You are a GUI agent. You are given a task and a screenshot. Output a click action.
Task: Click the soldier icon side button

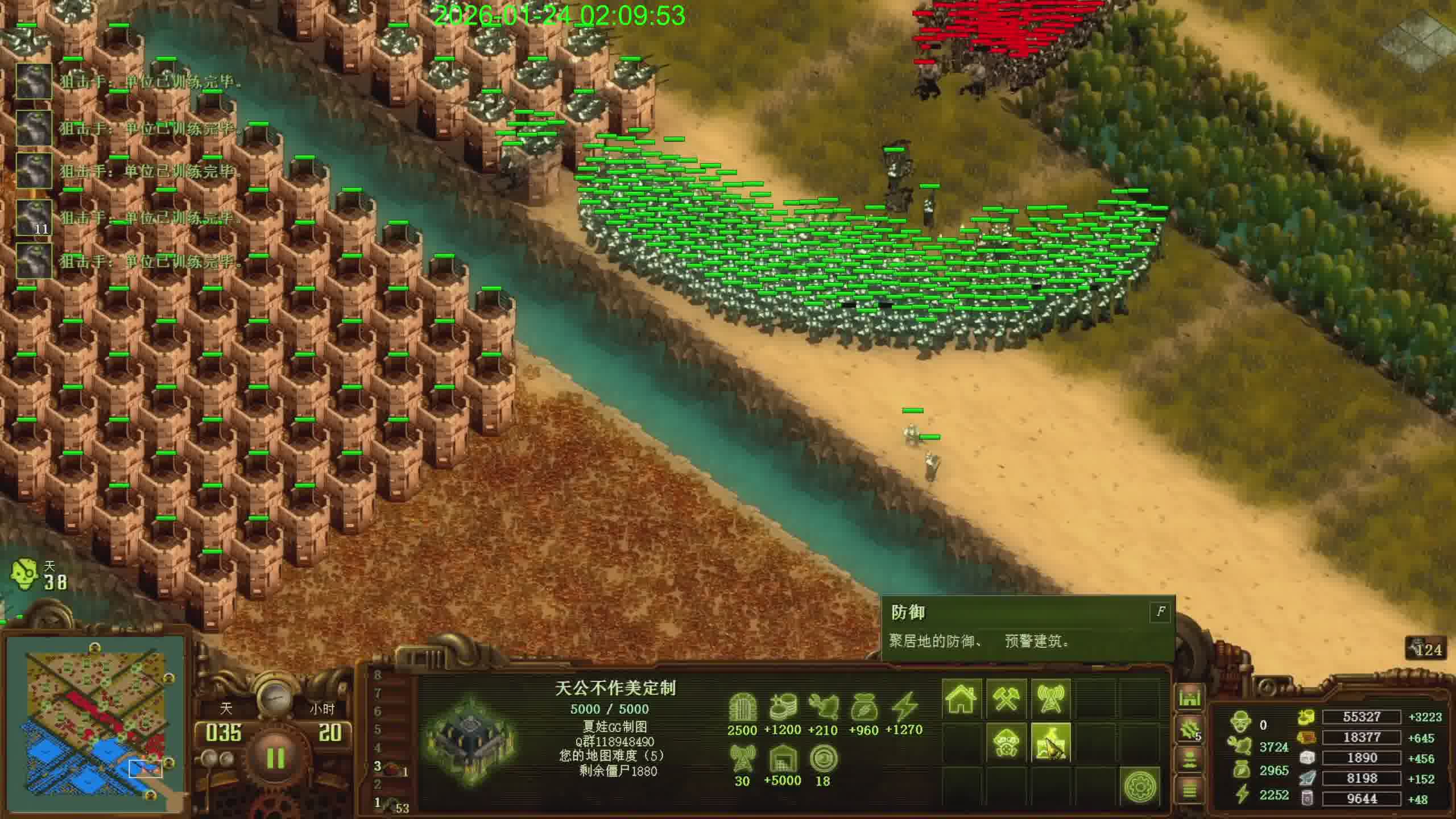coord(1189,760)
